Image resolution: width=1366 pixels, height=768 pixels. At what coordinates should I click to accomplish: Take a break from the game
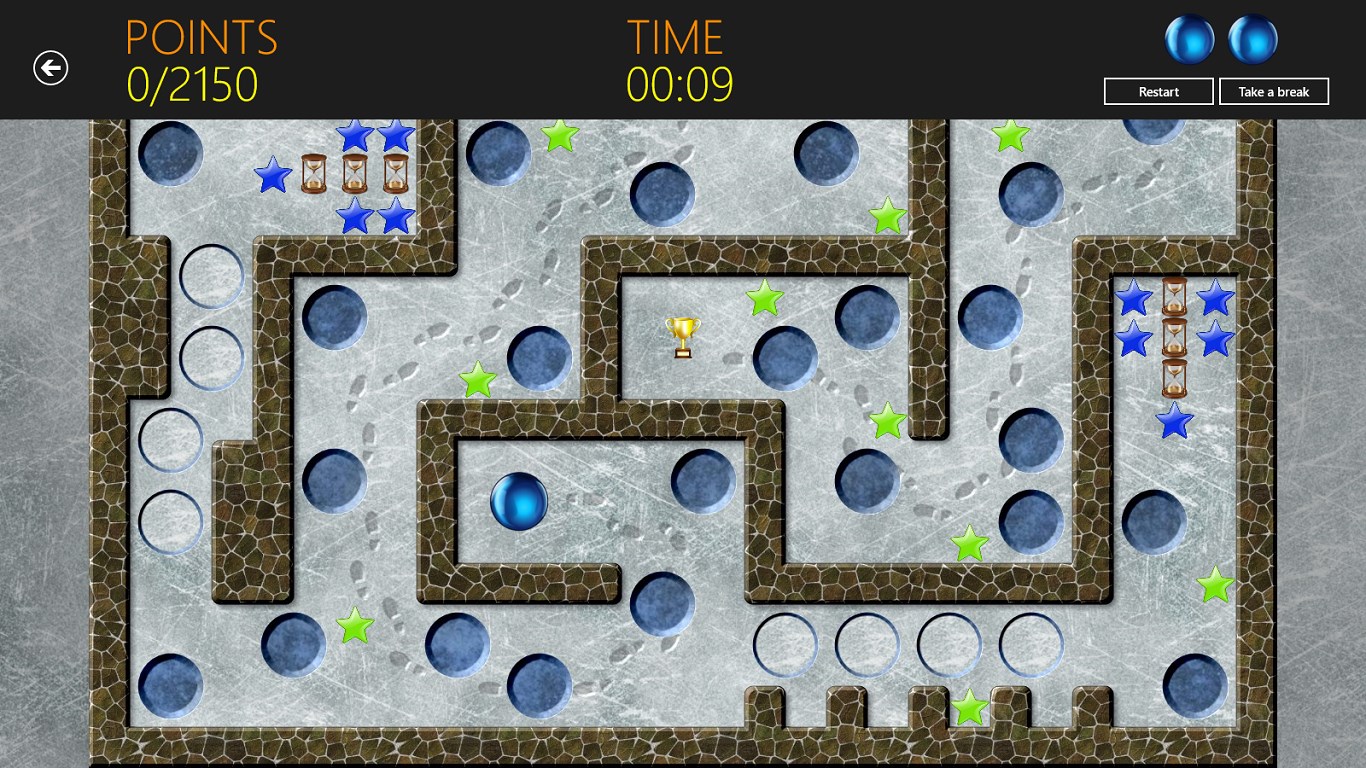[1273, 92]
